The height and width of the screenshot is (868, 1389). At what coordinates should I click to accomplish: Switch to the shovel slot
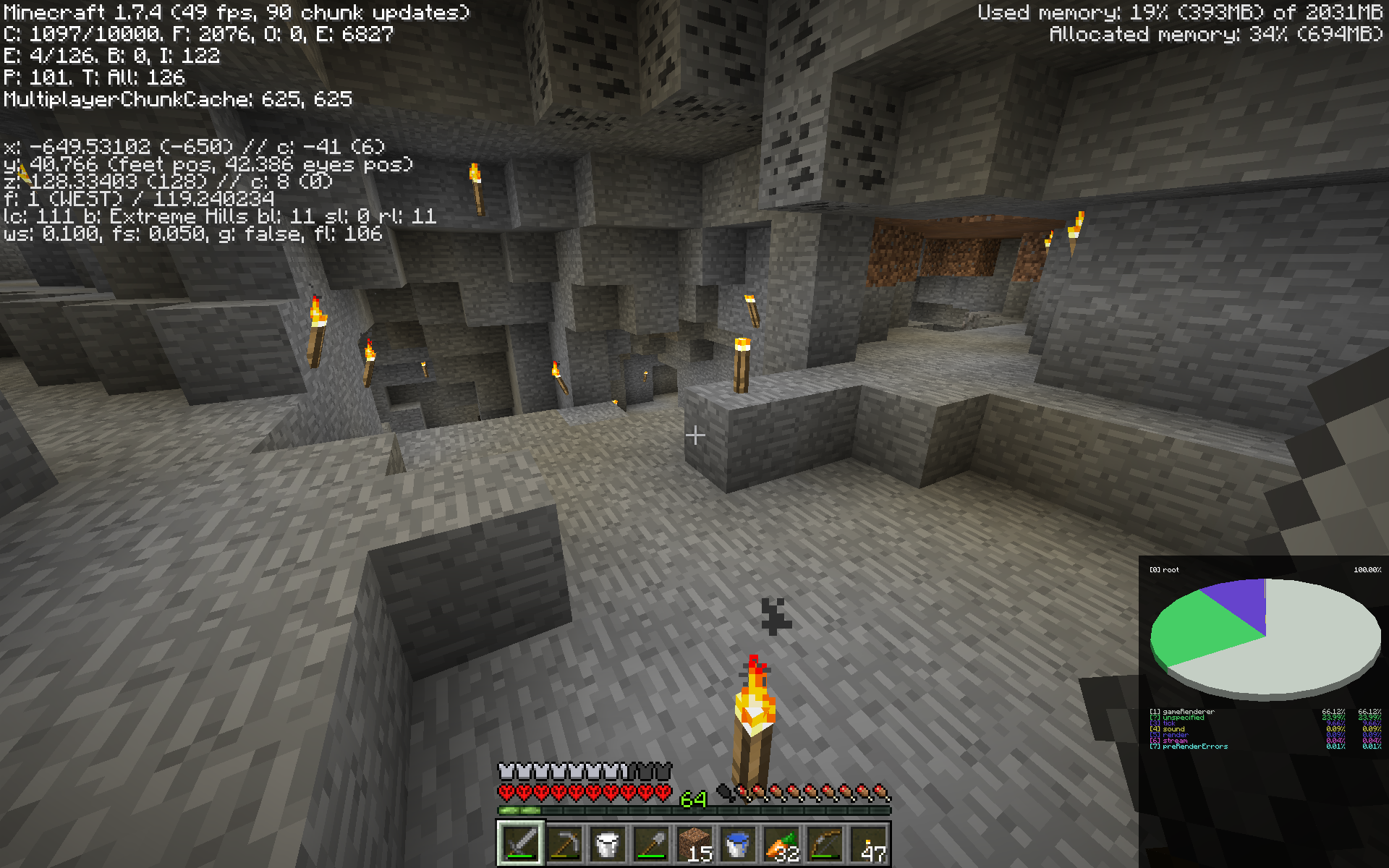click(x=651, y=843)
